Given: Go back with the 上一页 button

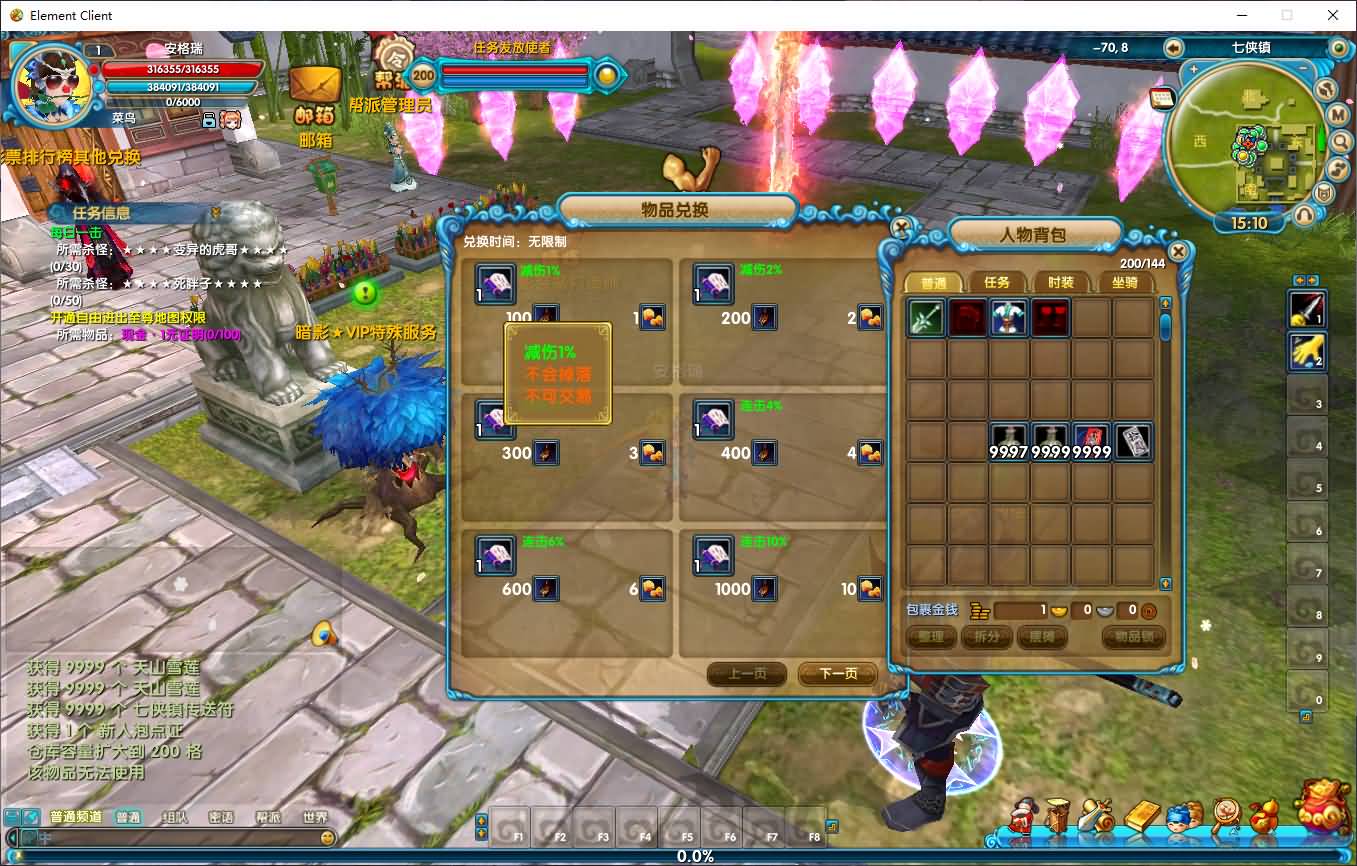Looking at the screenshot, I should point(746,674).
